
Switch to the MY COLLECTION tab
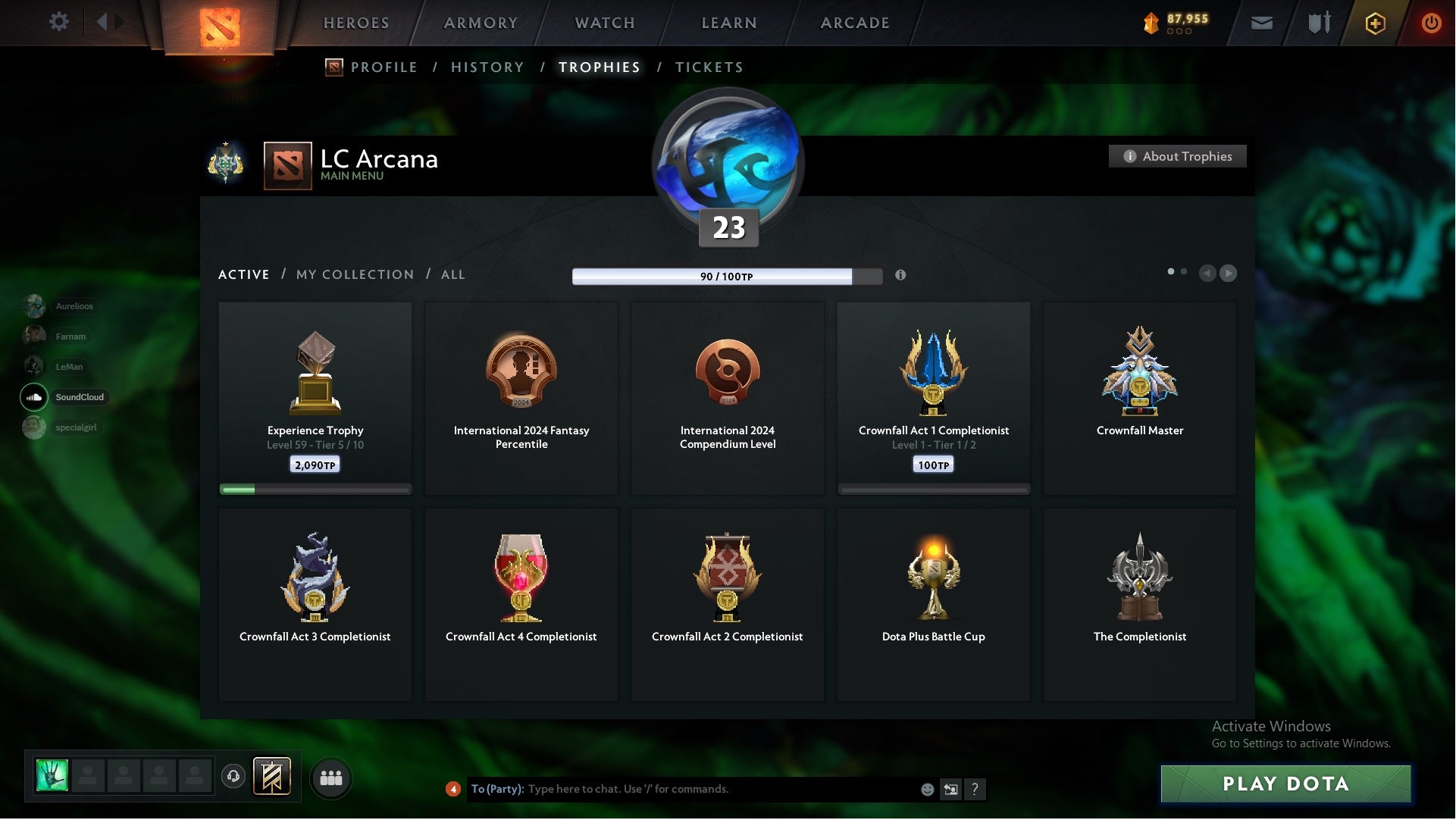tap(354, 274)
